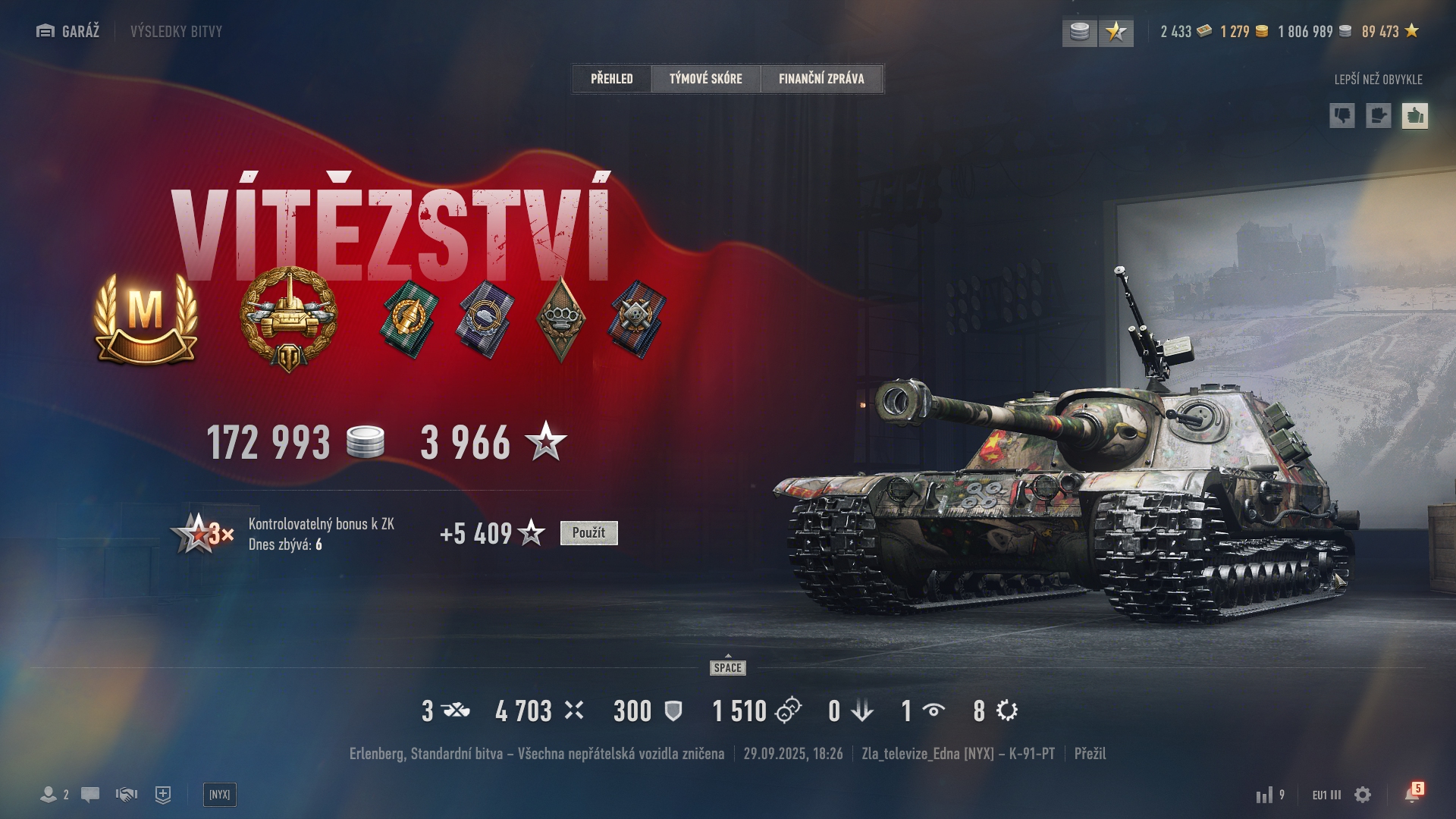Click Použít to apply the XP bonus
The height and width of the screenshot is (819, 1456).
click(x=588, y=533)
